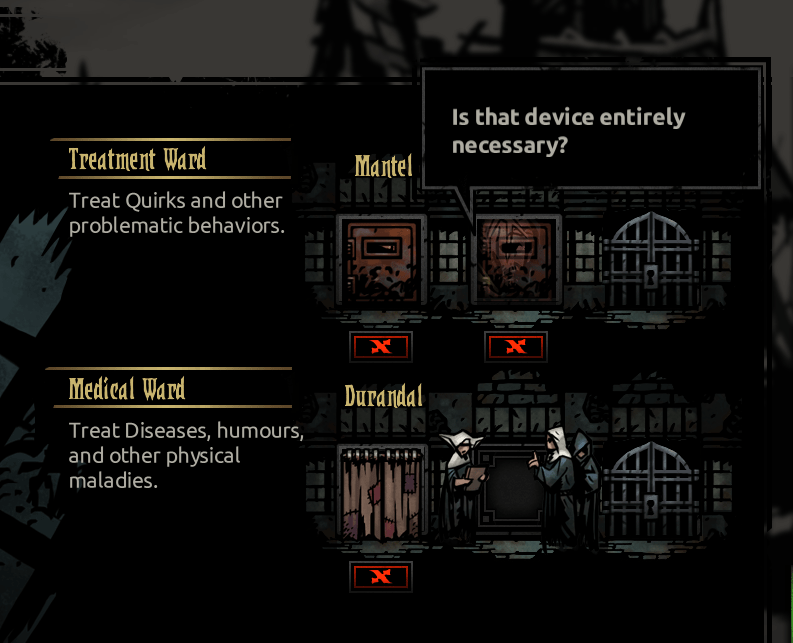Select Durandal's curtained Medical Ward bed
The width and height of the screenshot is (793, 643).
click(x=381, y=491)
